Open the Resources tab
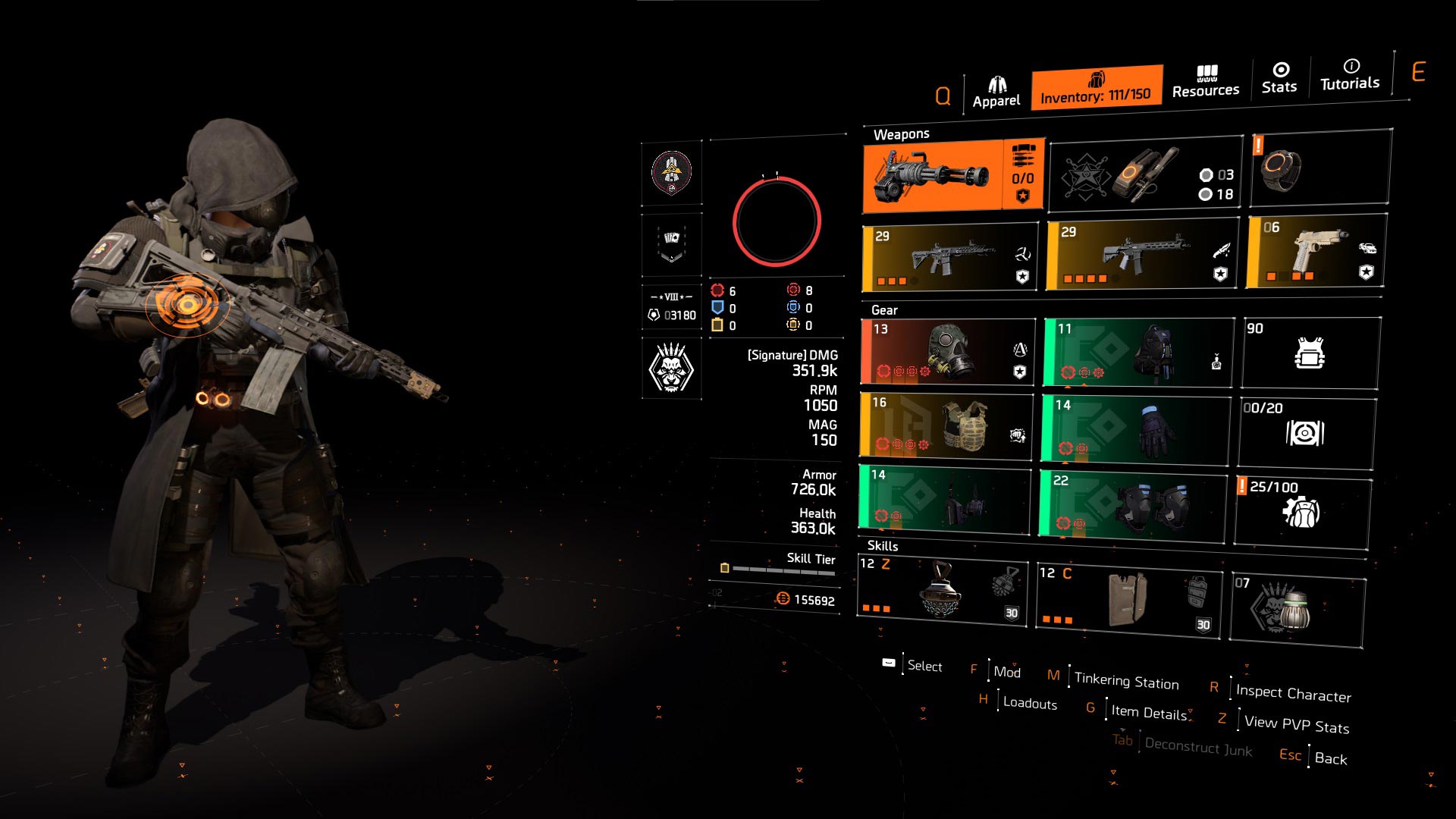Screen dimensions: 1456x819 (x=1205, y=82)
